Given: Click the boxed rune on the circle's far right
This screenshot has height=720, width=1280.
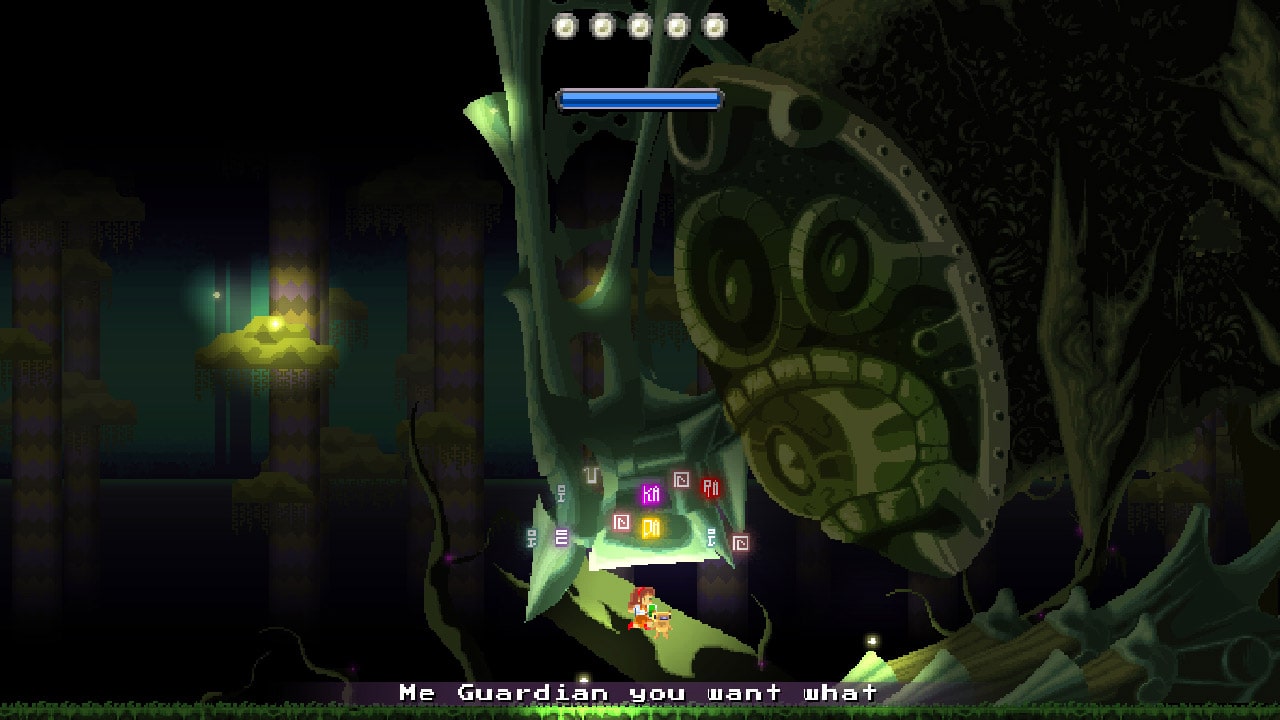Looking at the screenshot, I should pos(741,542).
